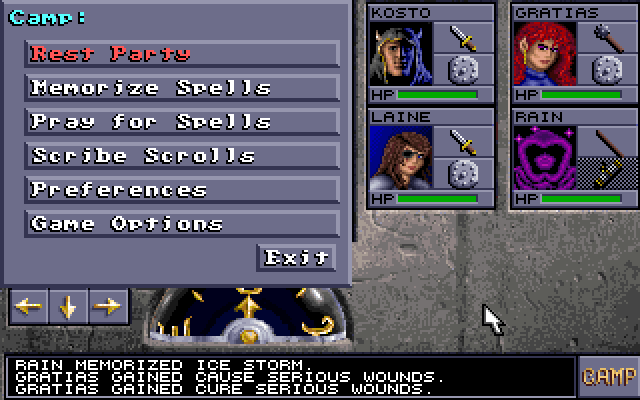Image resolution: width=640 pixels, height=400 pixels.
Task: Click Kosto's sword weapon slot
Action: pos(463,39)
